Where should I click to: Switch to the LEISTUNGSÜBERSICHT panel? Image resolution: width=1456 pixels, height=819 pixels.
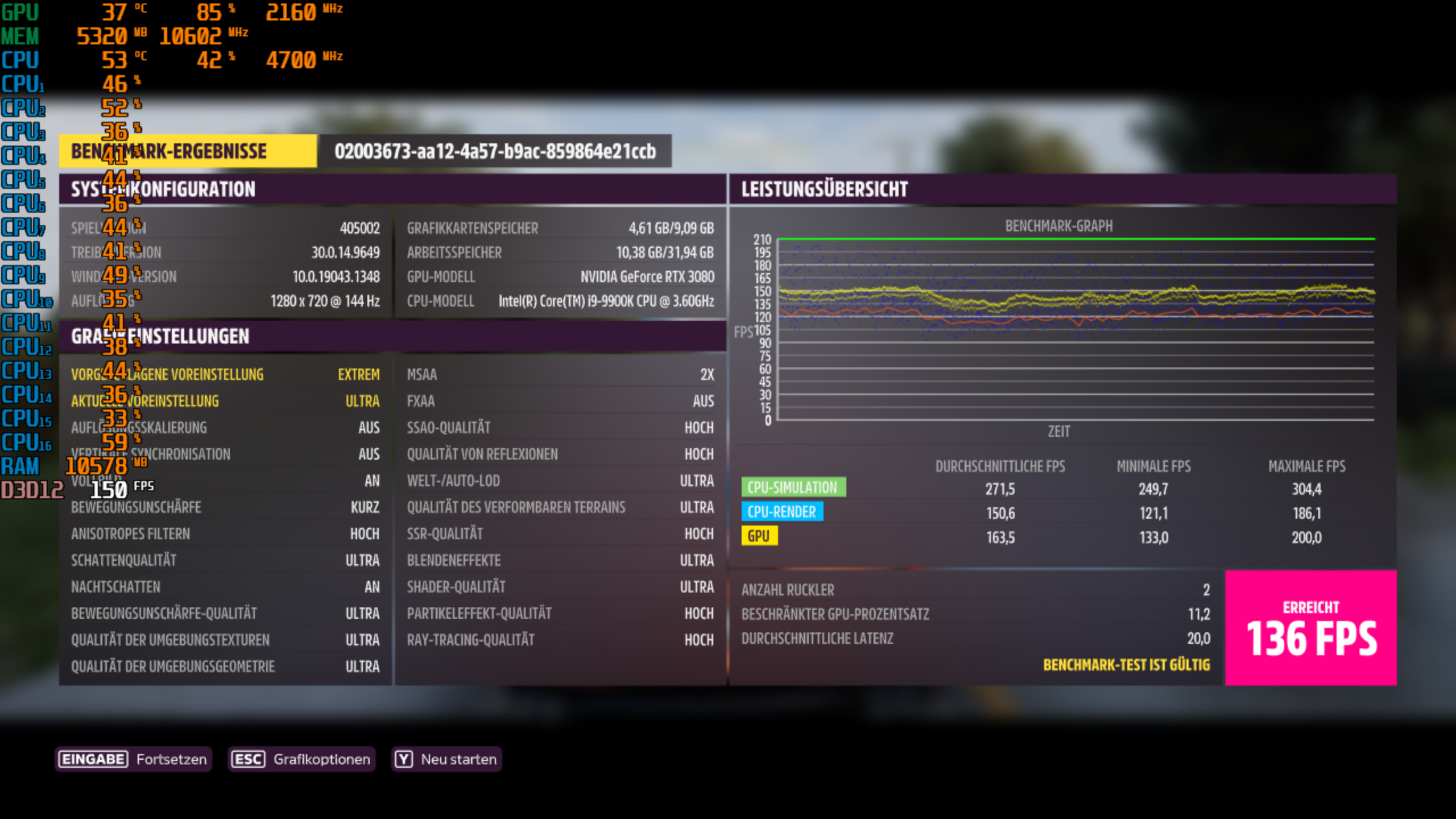824,189
